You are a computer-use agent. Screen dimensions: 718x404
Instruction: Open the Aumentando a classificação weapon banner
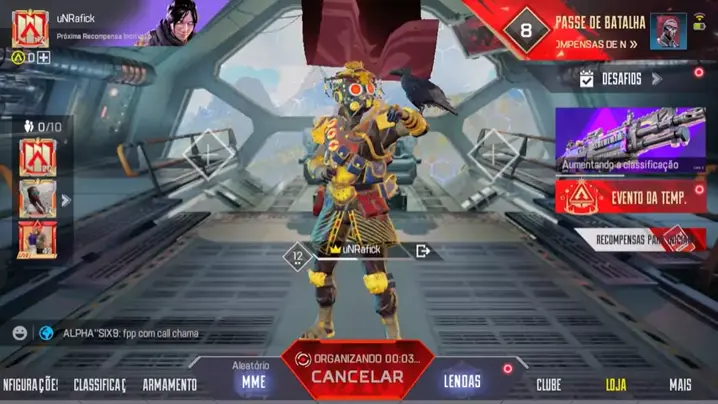(x=630, y=139)
